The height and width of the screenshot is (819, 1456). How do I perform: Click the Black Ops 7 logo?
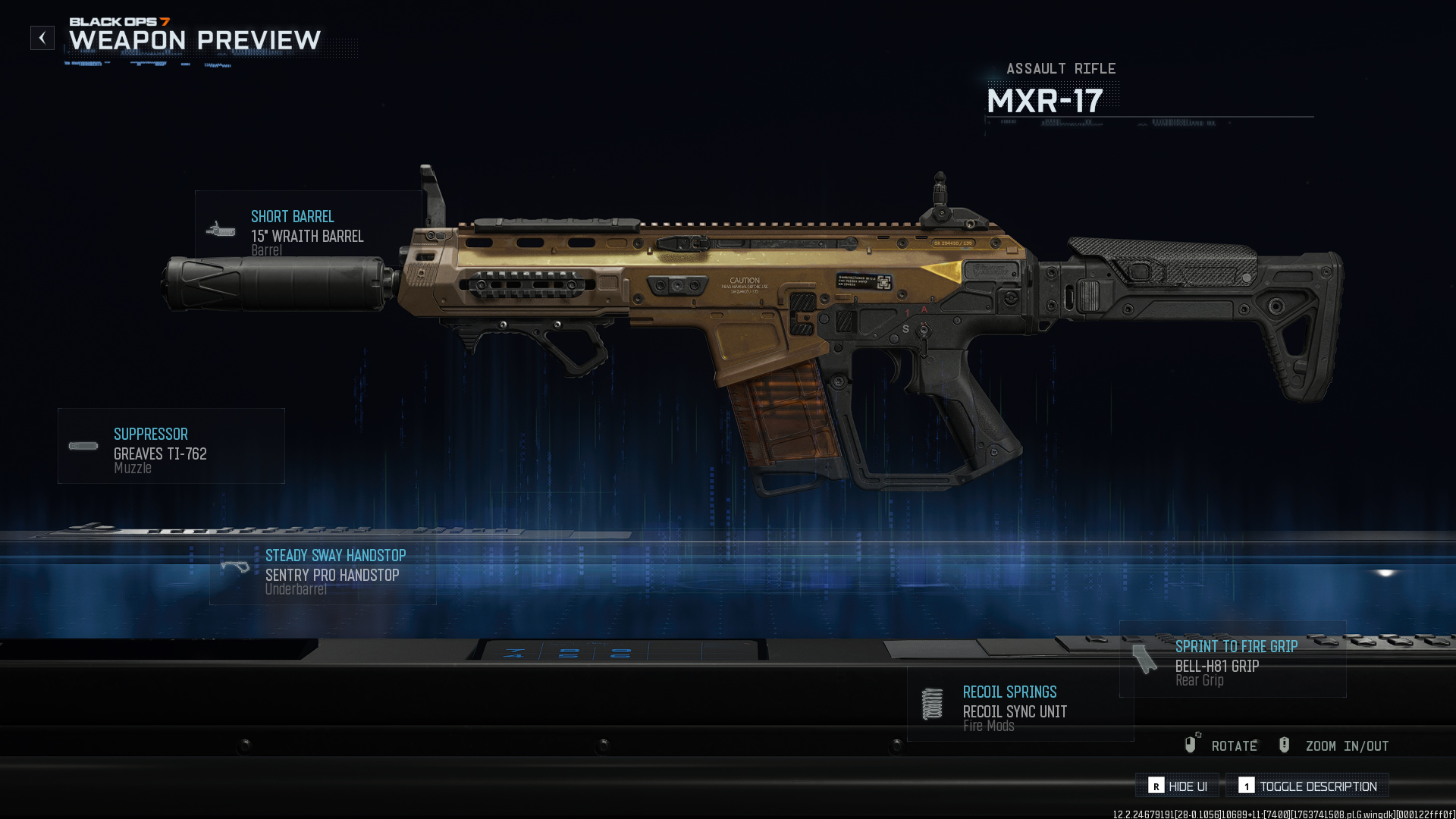pos(118,23)
